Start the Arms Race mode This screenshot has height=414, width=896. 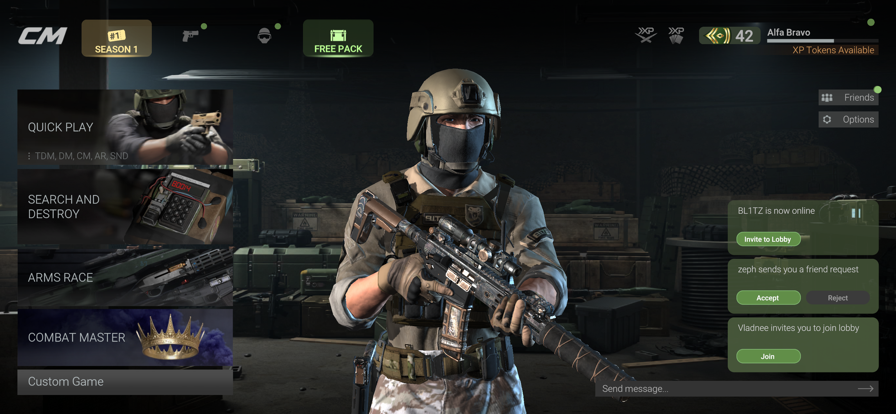click(125, 277)
